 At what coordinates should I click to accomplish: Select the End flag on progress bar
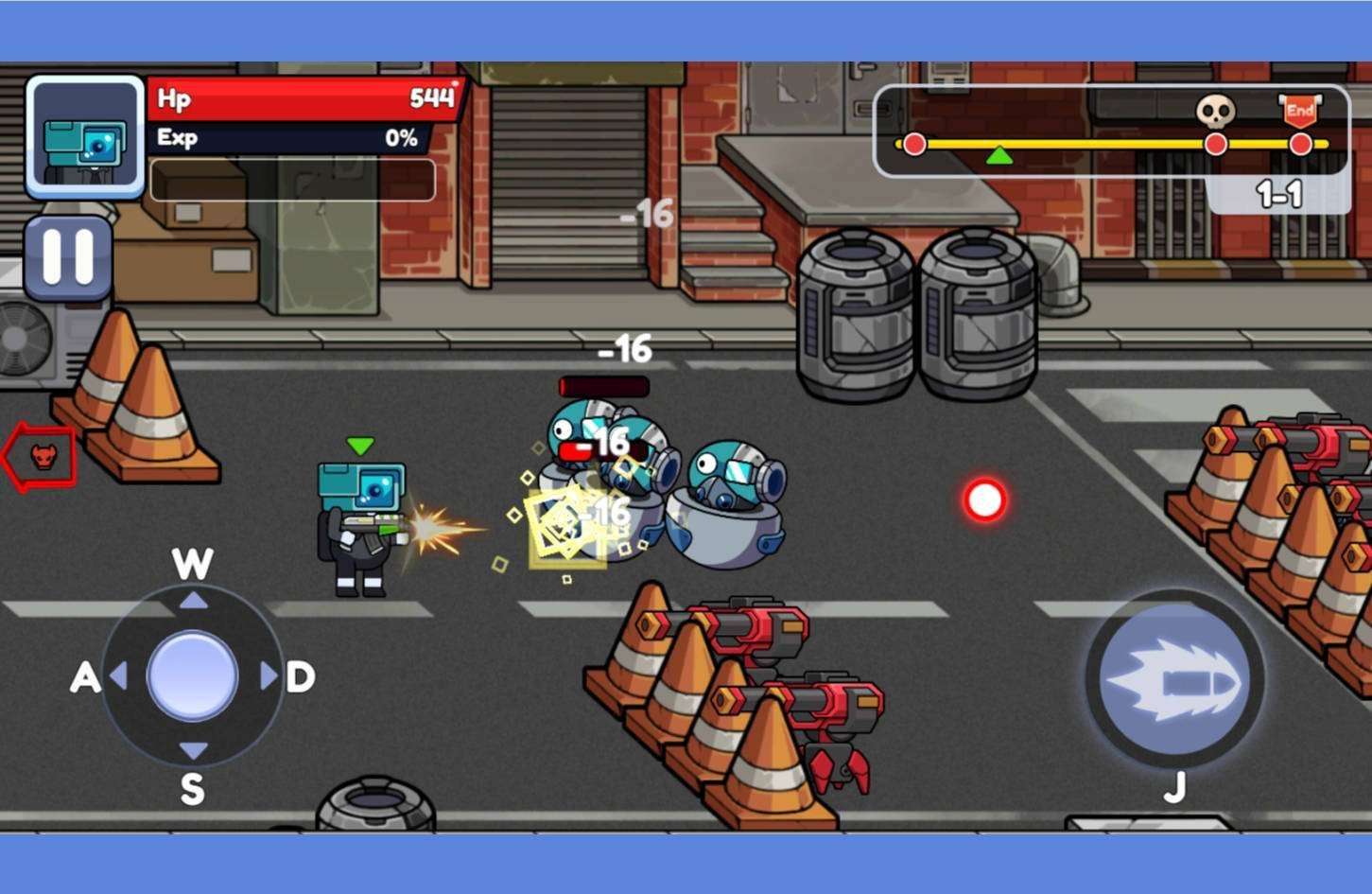point(1300,112)
